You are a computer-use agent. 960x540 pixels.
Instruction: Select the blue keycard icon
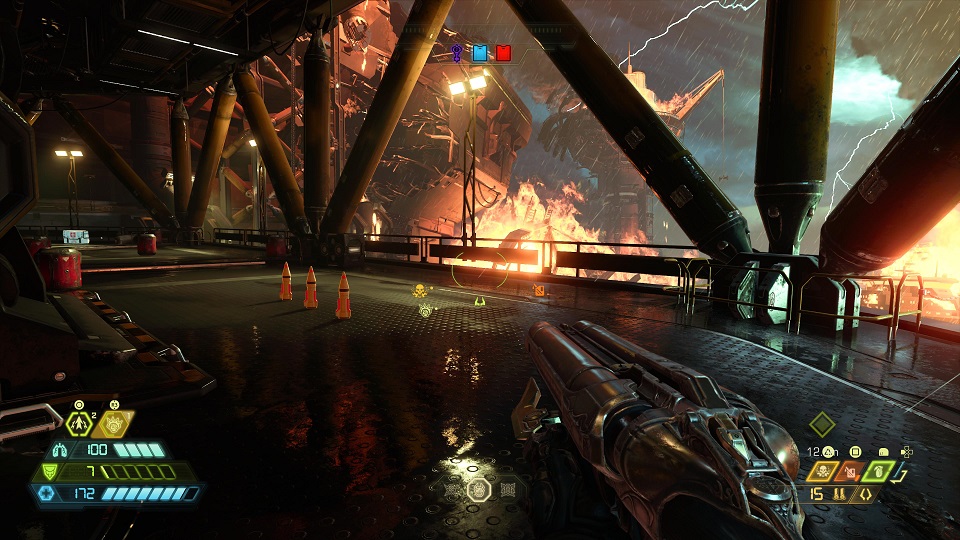(x=480, y=52)
